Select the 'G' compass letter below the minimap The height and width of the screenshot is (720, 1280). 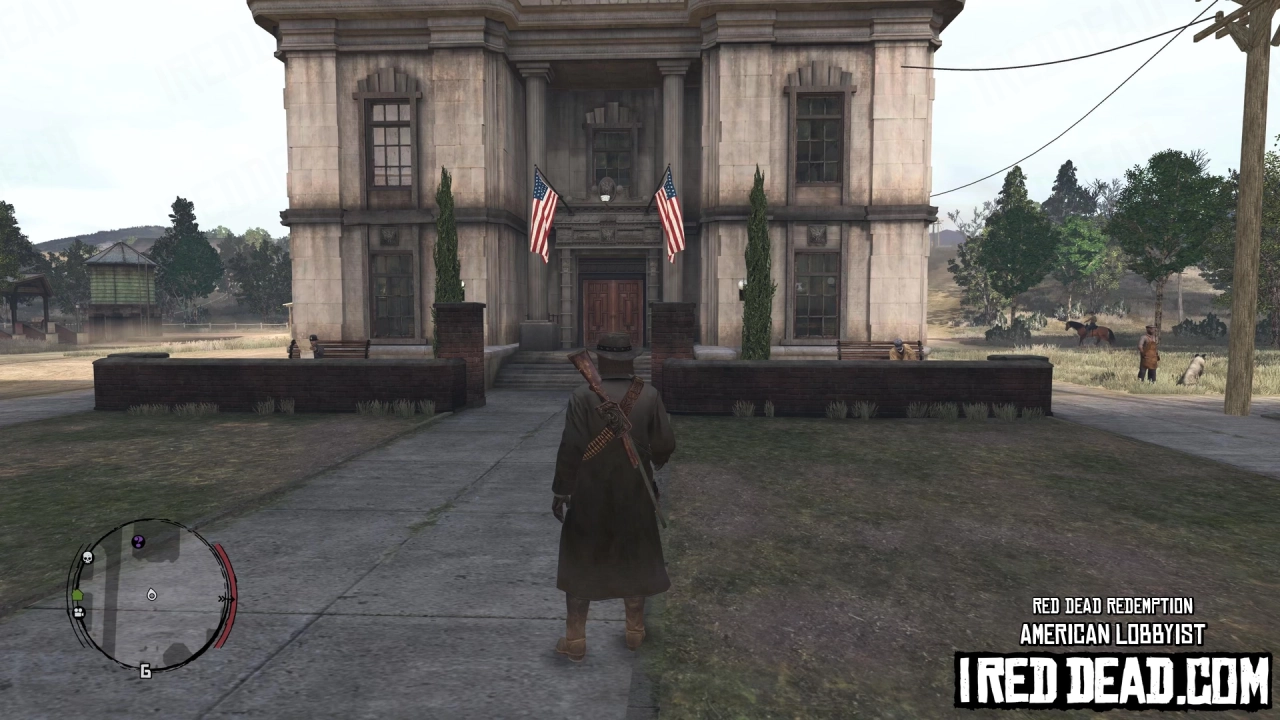pos(145,670)
